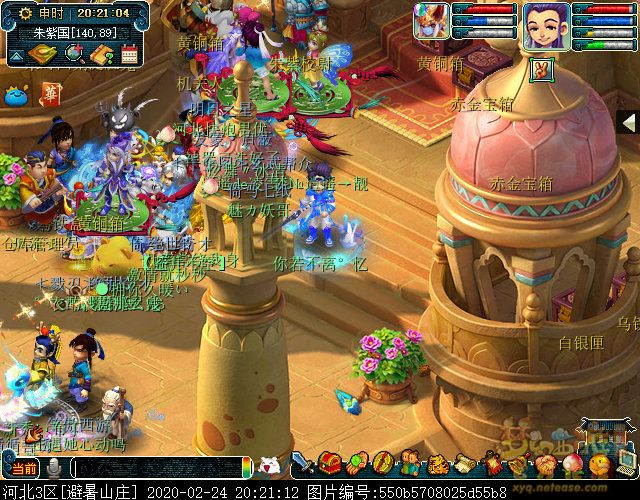640x500 pixels.
Task: Open the chat emoticon face button
Action: (269, 466)
